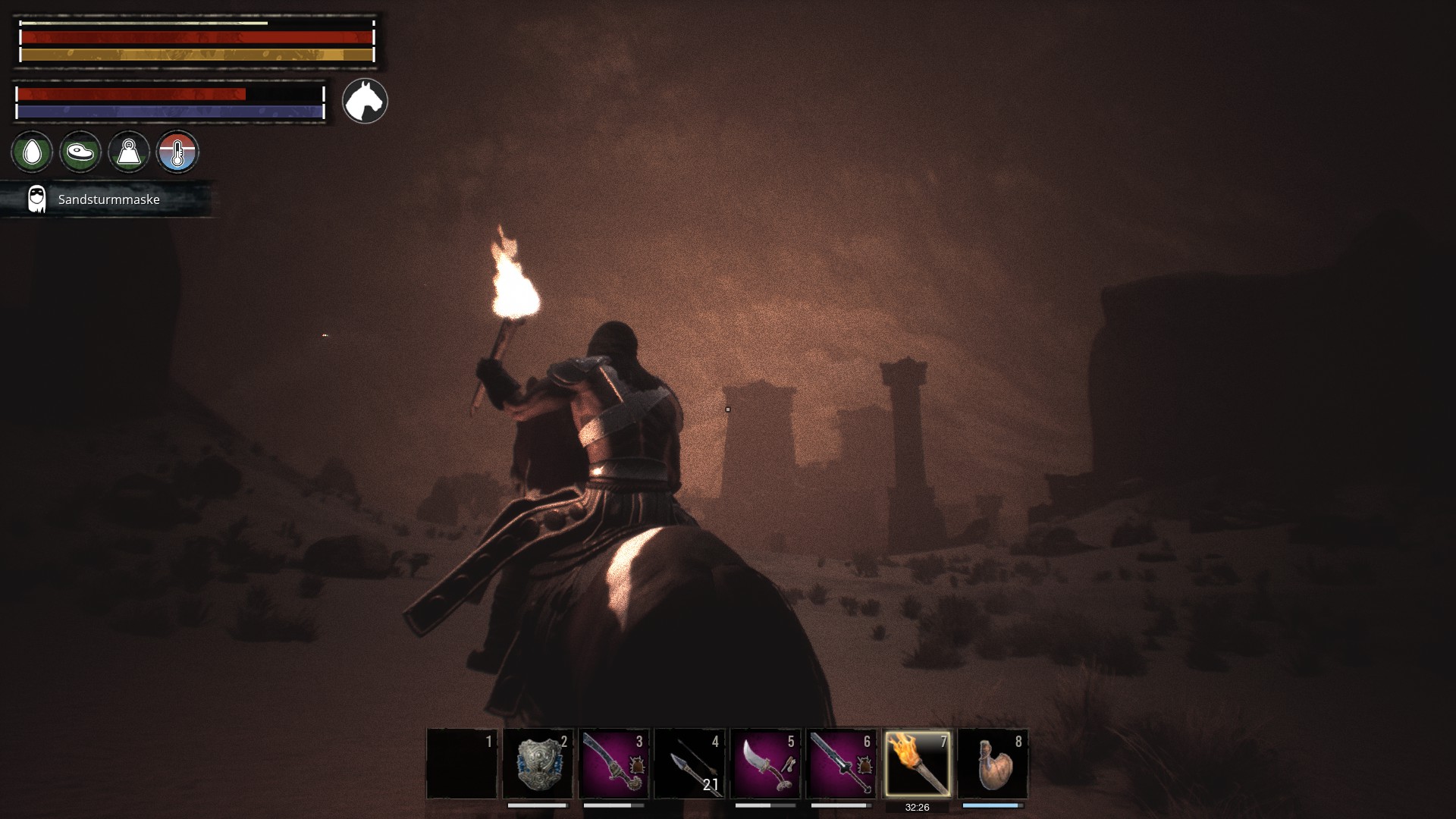Click the horse mount icon
This screenshot has width=1456, height=819.
(x=365, y=101)
